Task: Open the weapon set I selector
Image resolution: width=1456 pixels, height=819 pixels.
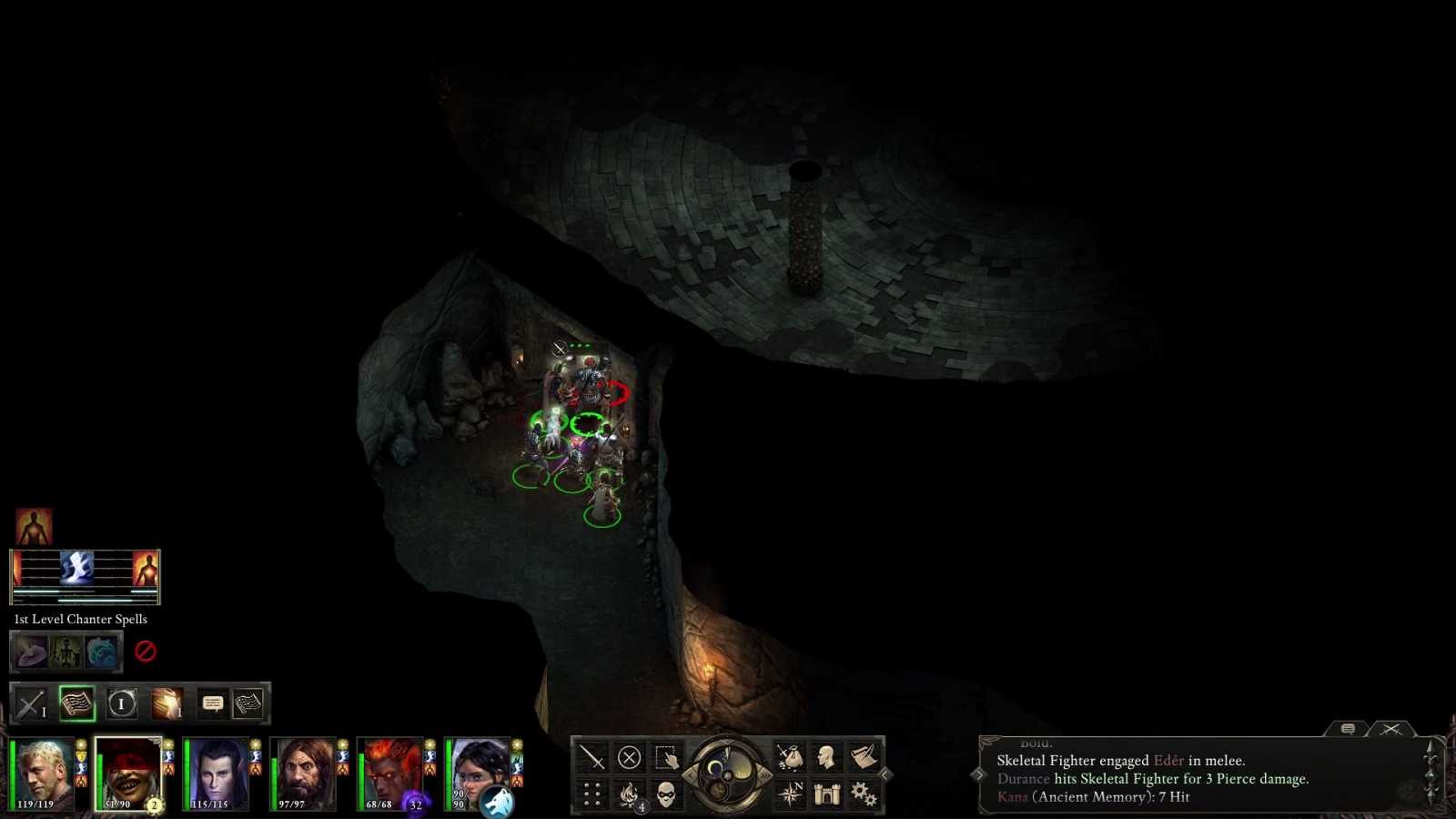Action: point(30,703)
